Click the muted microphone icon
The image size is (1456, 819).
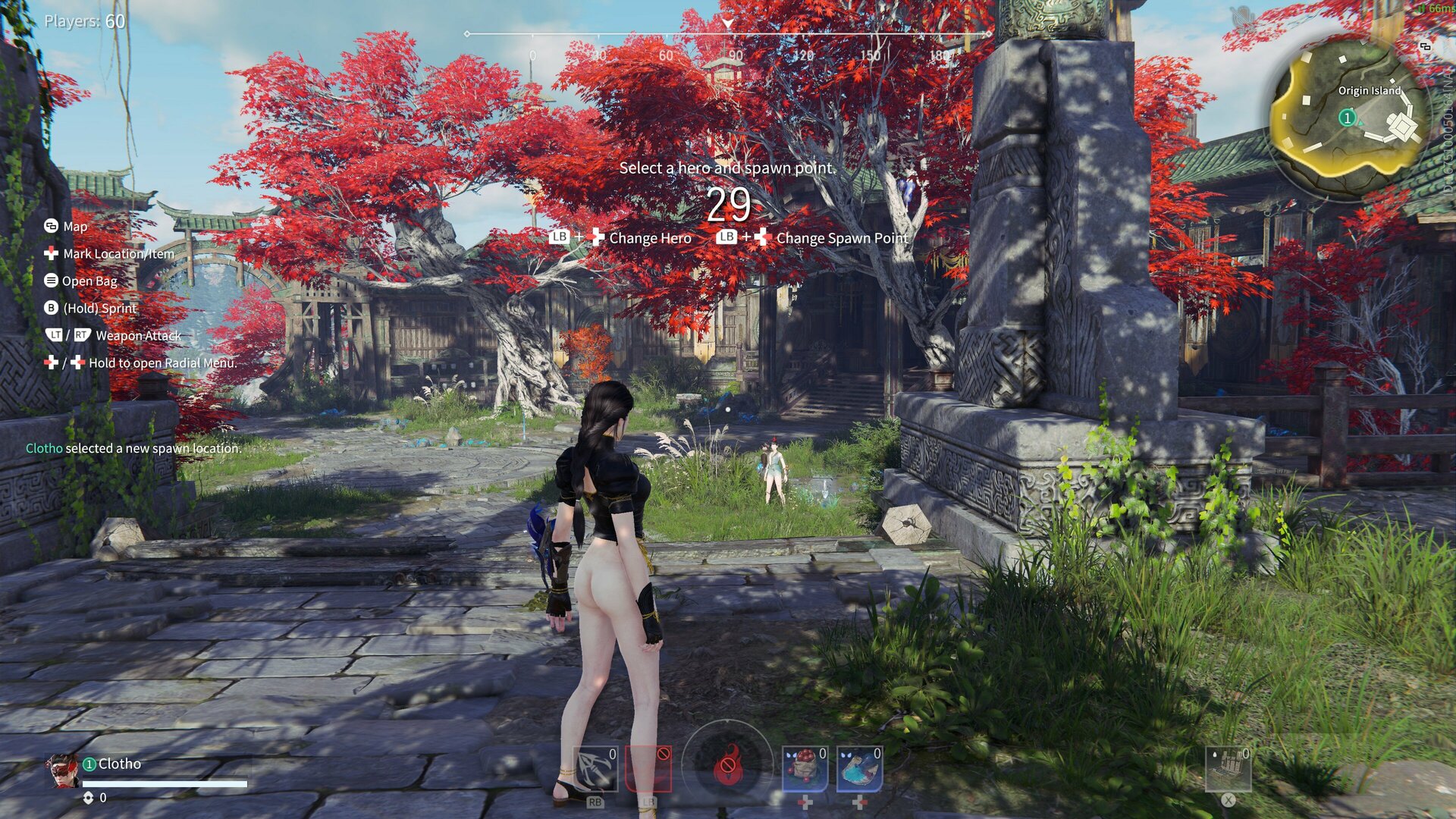tap(1242, 15)
